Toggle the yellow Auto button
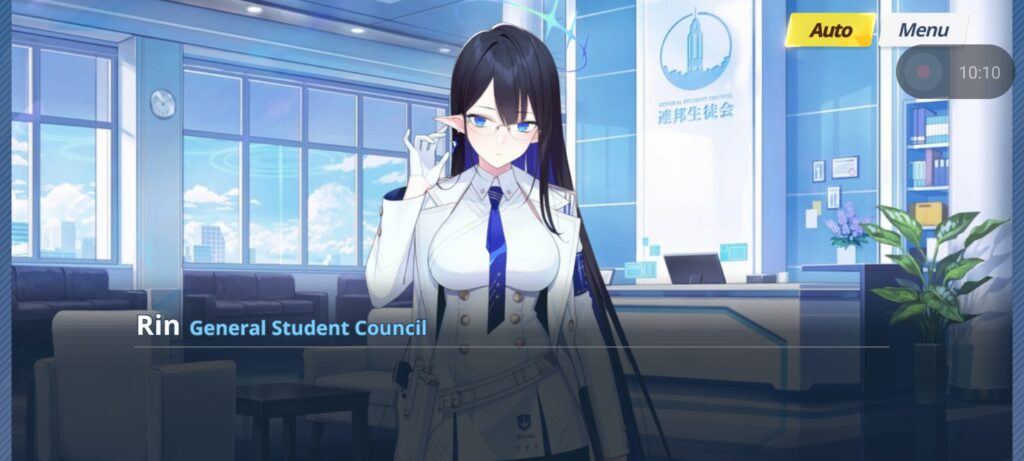This screenshot has height=461, width=1024. pos(829,30)
